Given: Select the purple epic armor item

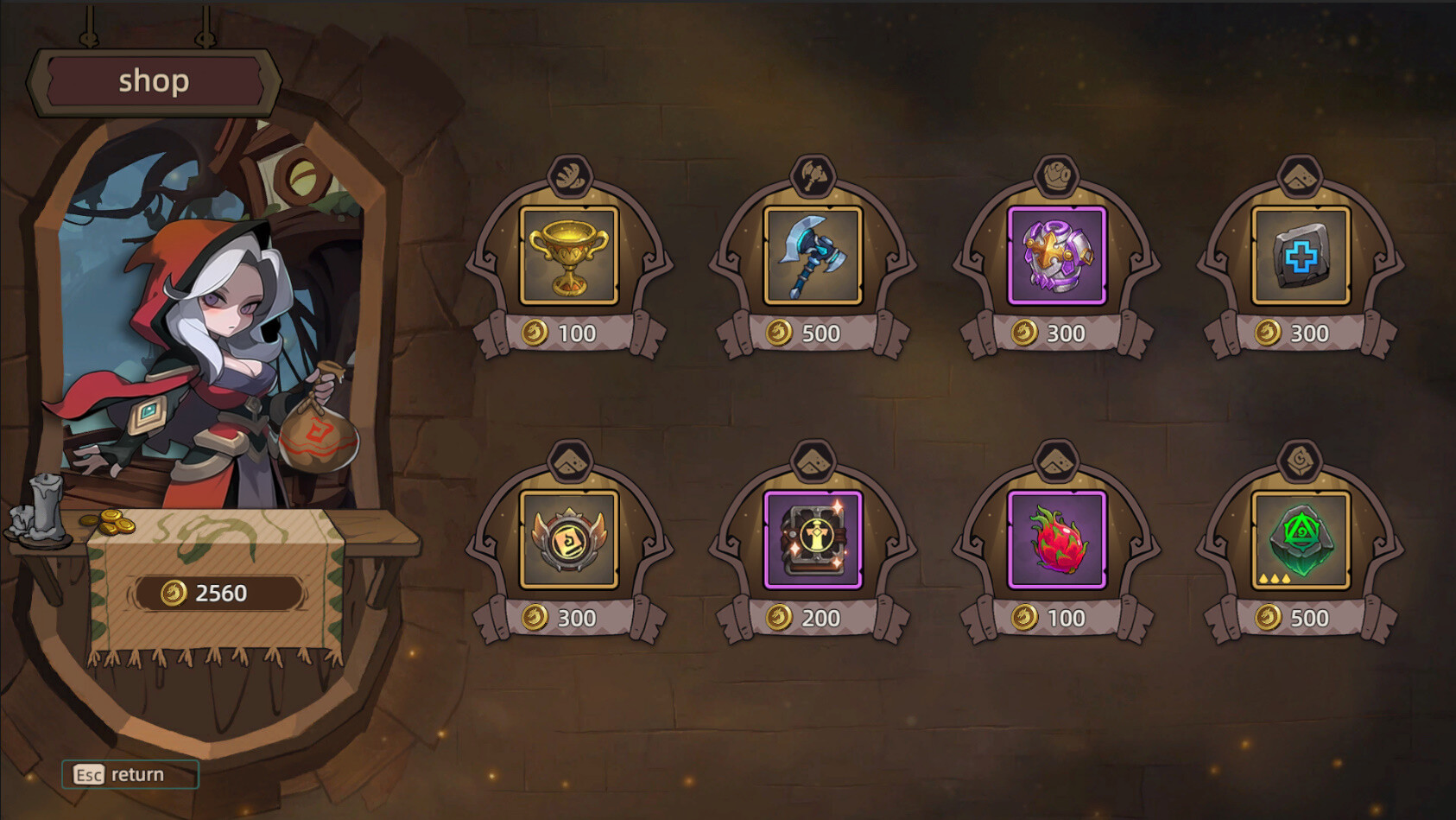Looking at the screenshot, I should coord(1055,255).
